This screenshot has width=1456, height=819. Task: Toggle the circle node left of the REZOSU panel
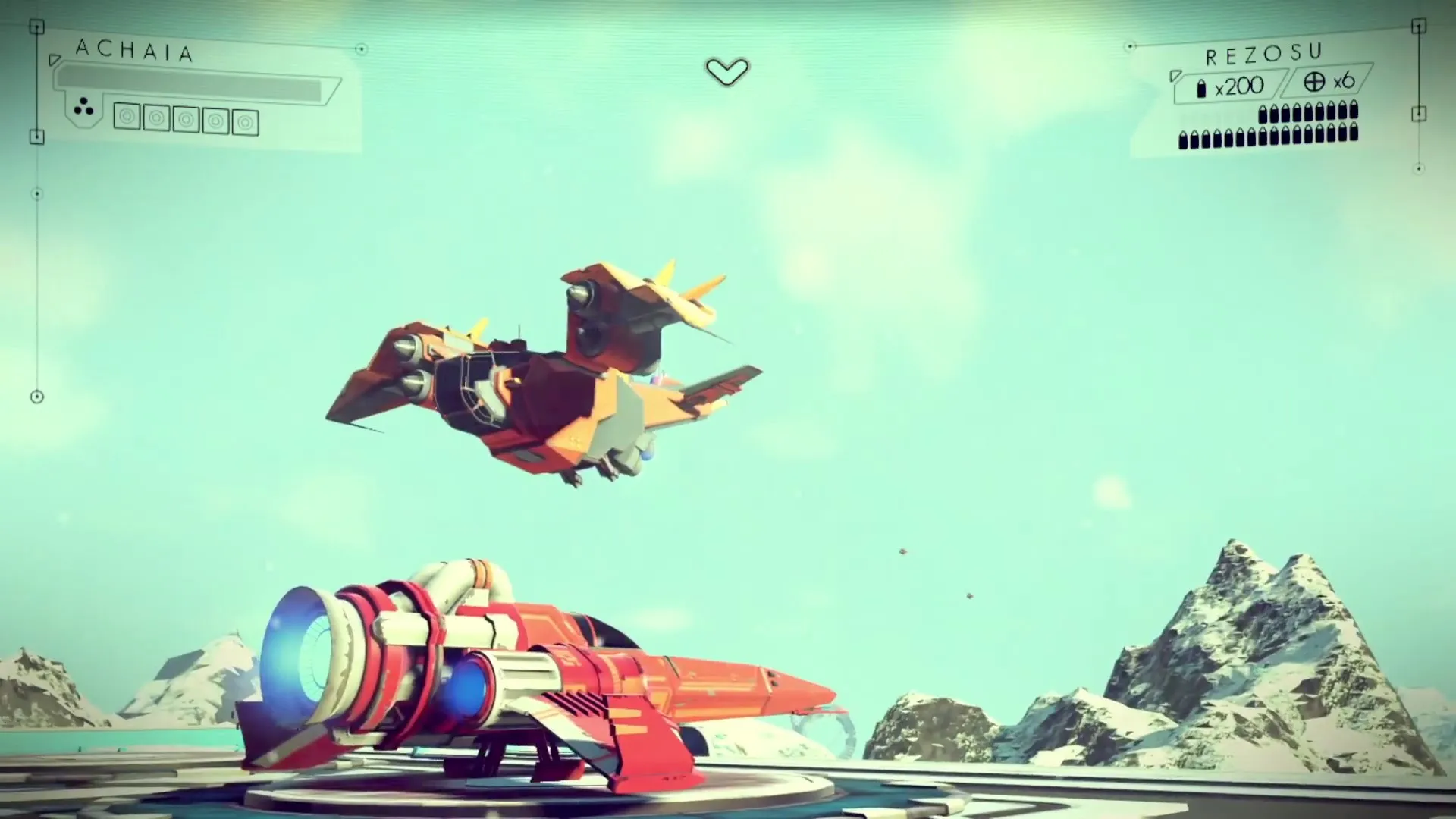(x=1131, y=45)
